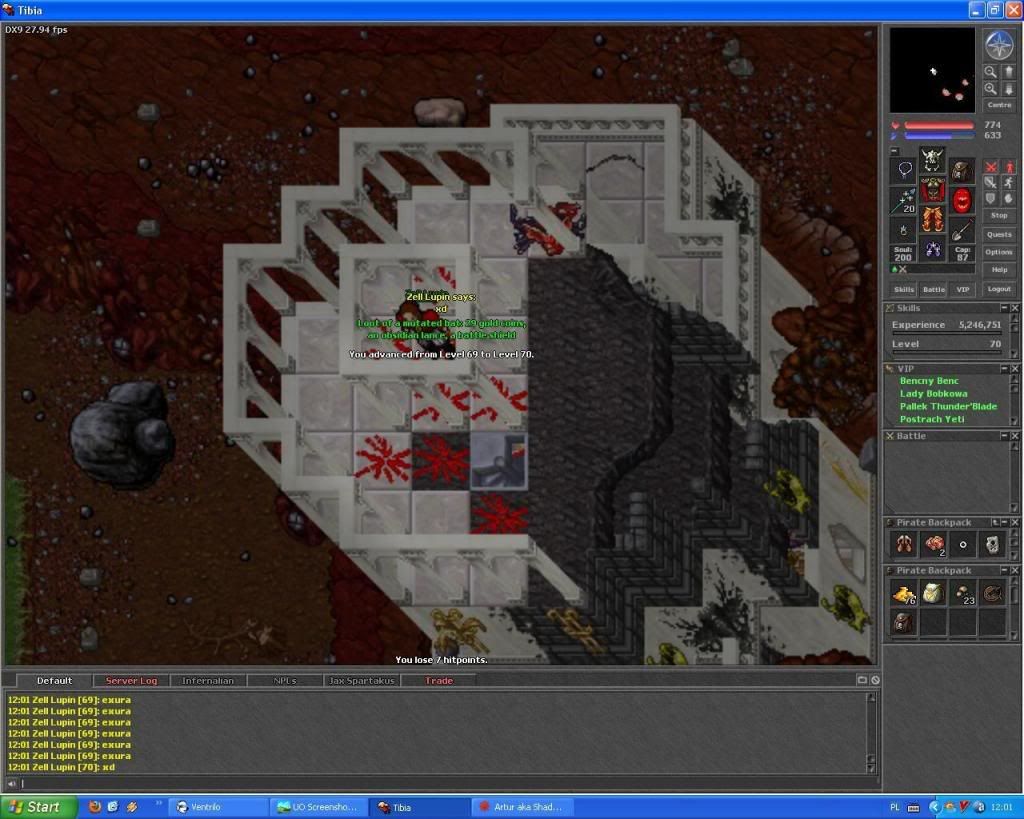The width and height of the screenshot is (1024, 819).
Task: Toggle the Battle window button
Action: 933,289
